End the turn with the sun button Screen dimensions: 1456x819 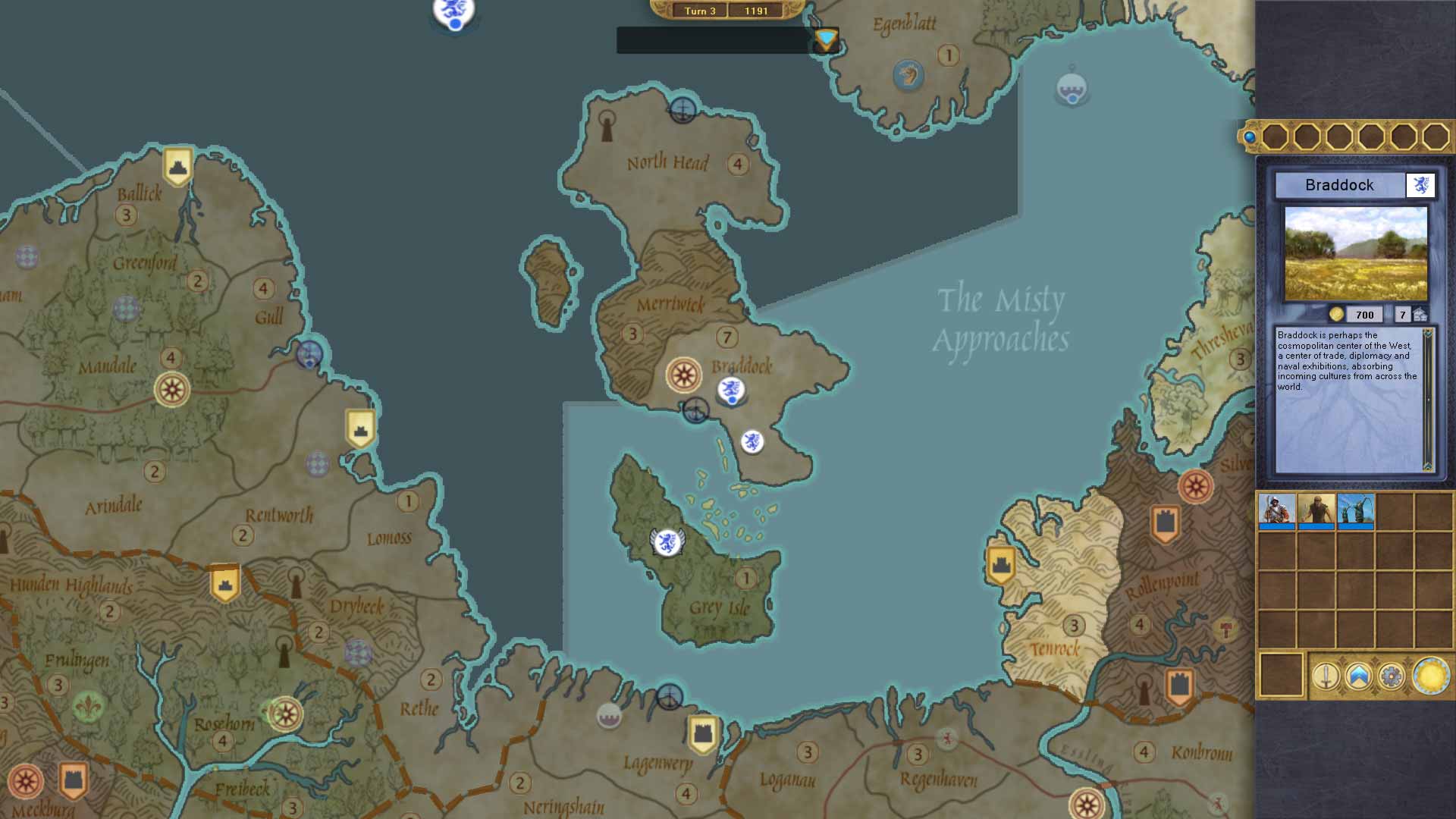[x=1430, y=676]
